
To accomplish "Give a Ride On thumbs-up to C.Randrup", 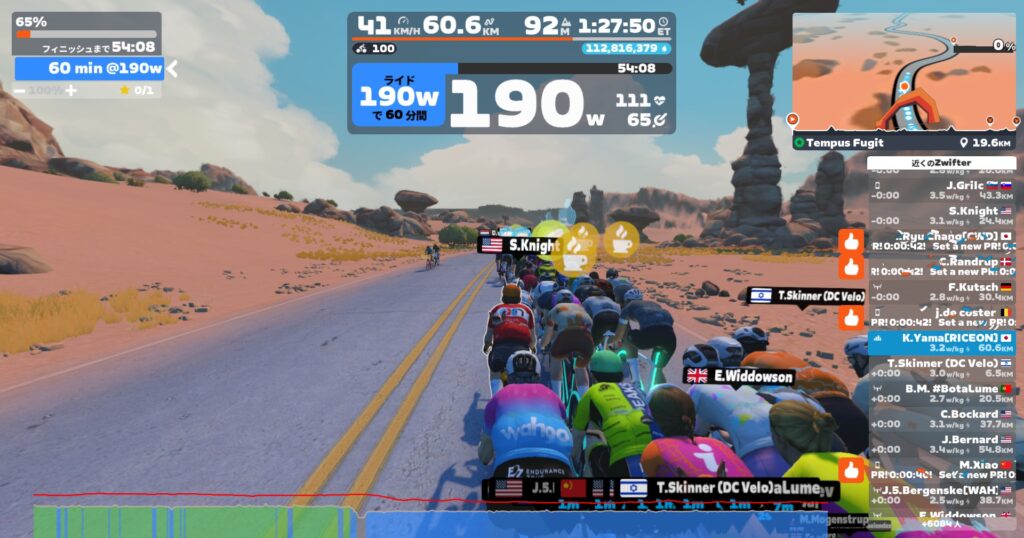I will coord(852,267).
